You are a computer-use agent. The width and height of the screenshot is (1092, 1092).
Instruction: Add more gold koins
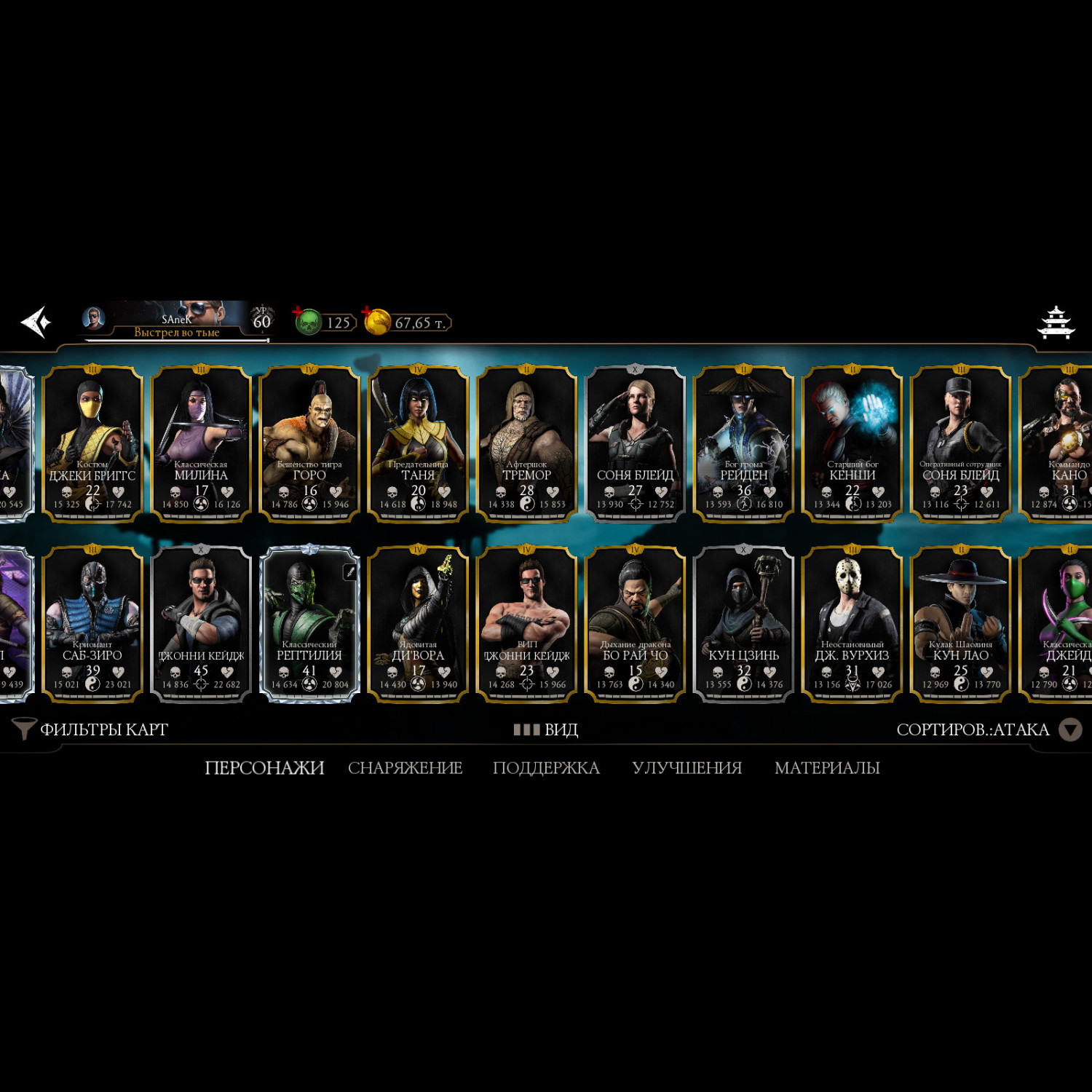[x=368, y=313]
